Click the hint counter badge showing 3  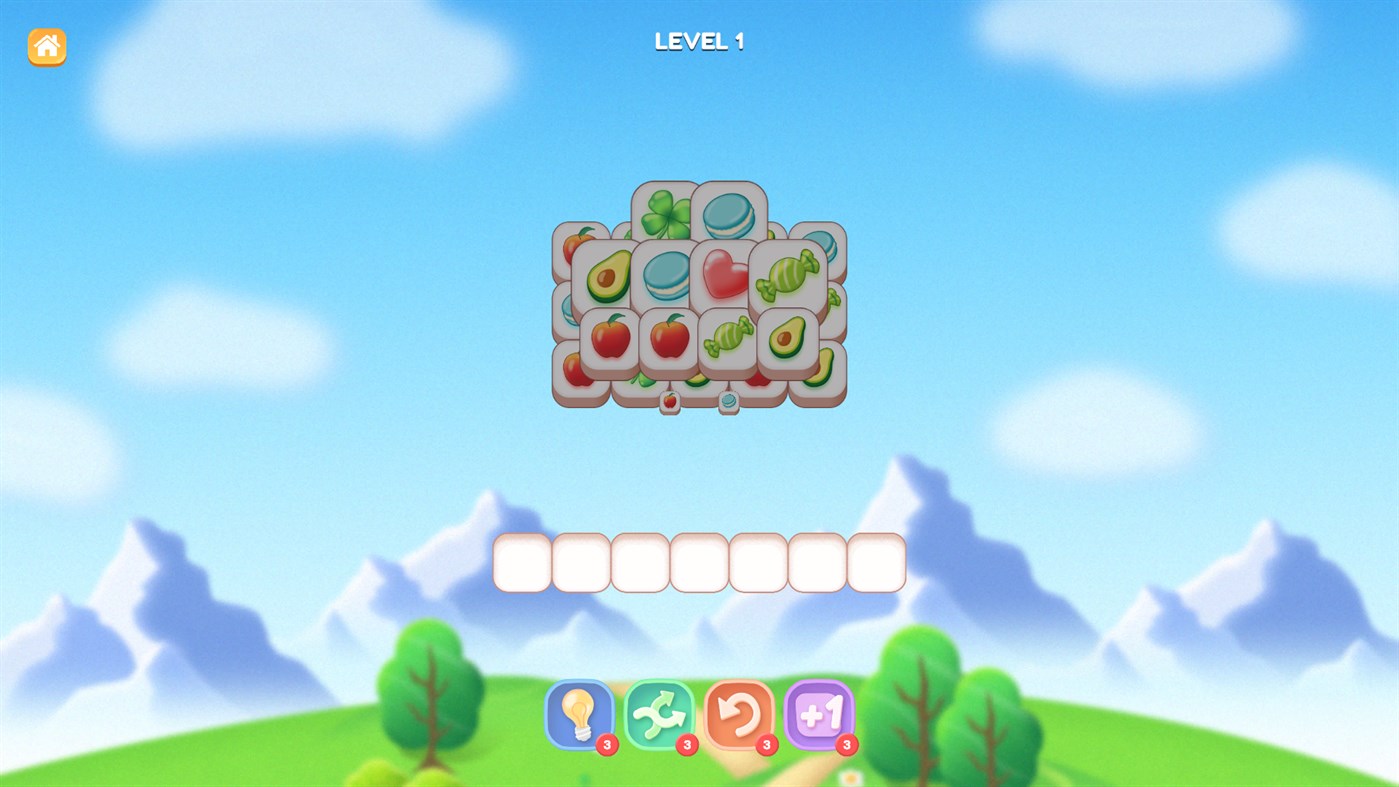[608, 744]
